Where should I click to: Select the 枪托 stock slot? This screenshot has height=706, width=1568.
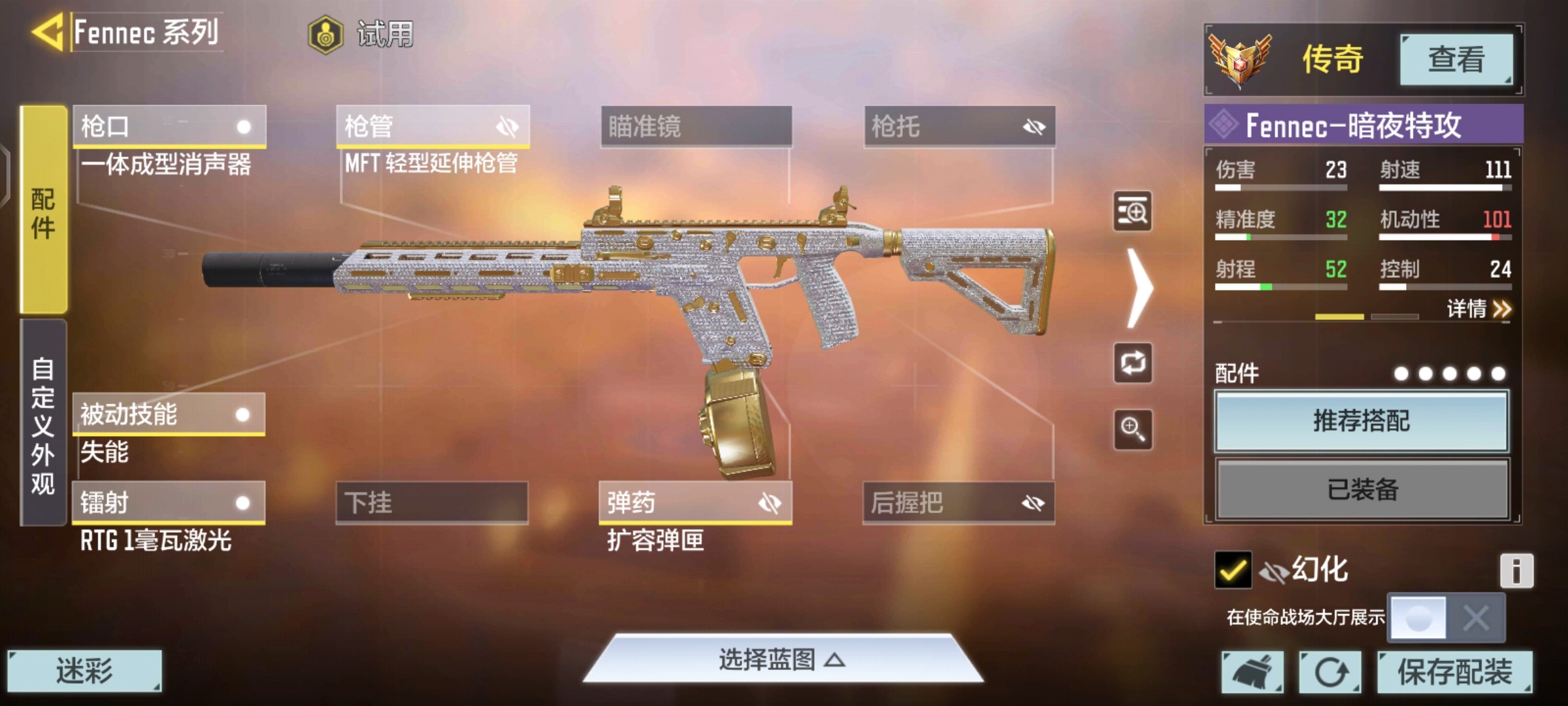click(x=959, y=126)
